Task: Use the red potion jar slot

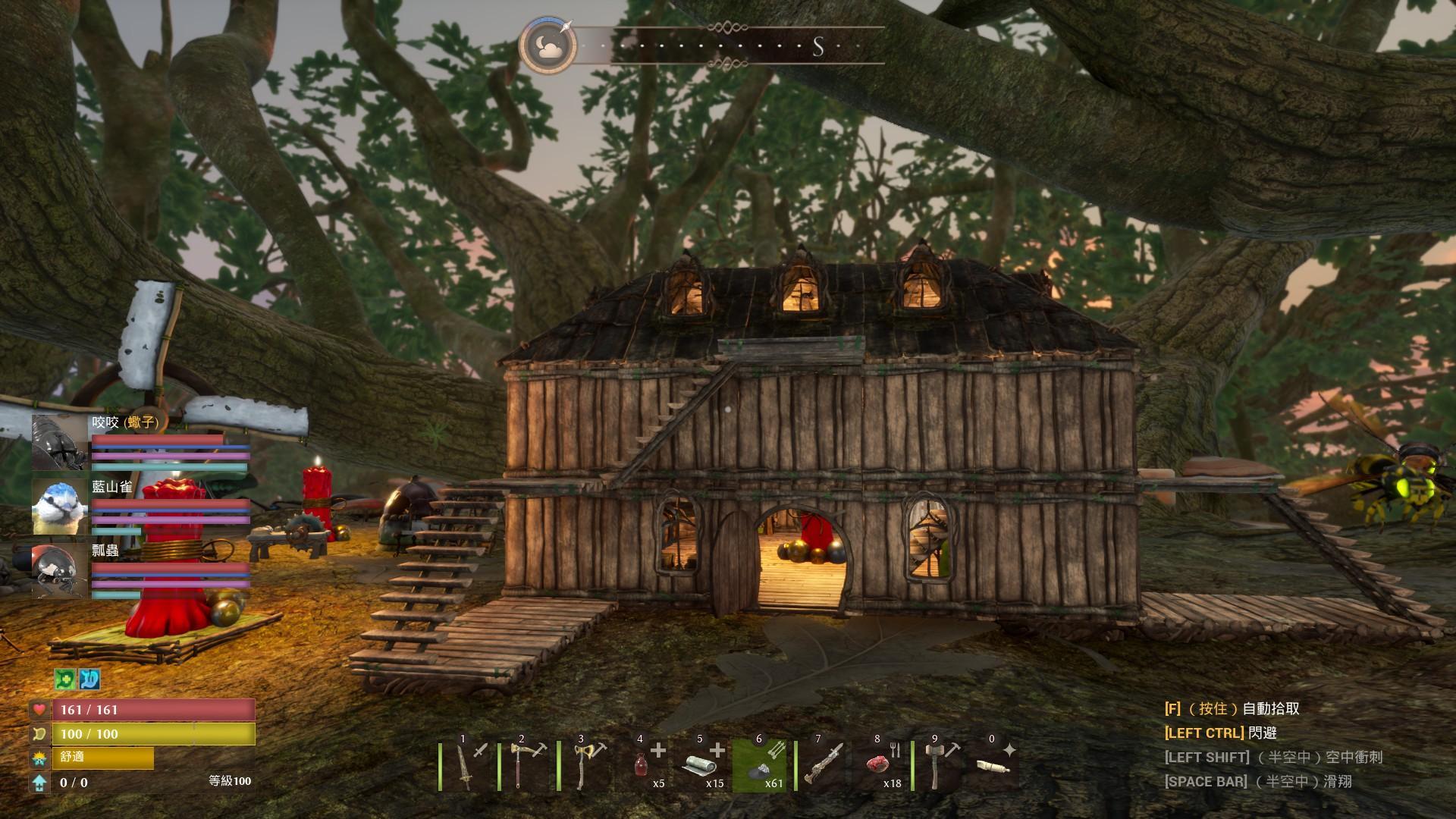Action: pos(643,766)
